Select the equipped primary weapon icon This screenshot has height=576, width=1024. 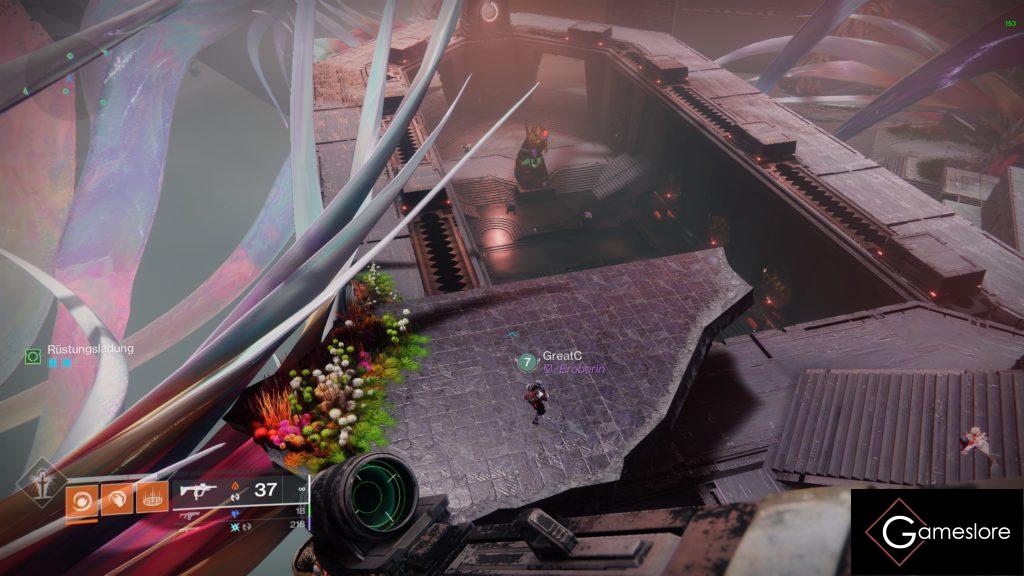(197, 490)
